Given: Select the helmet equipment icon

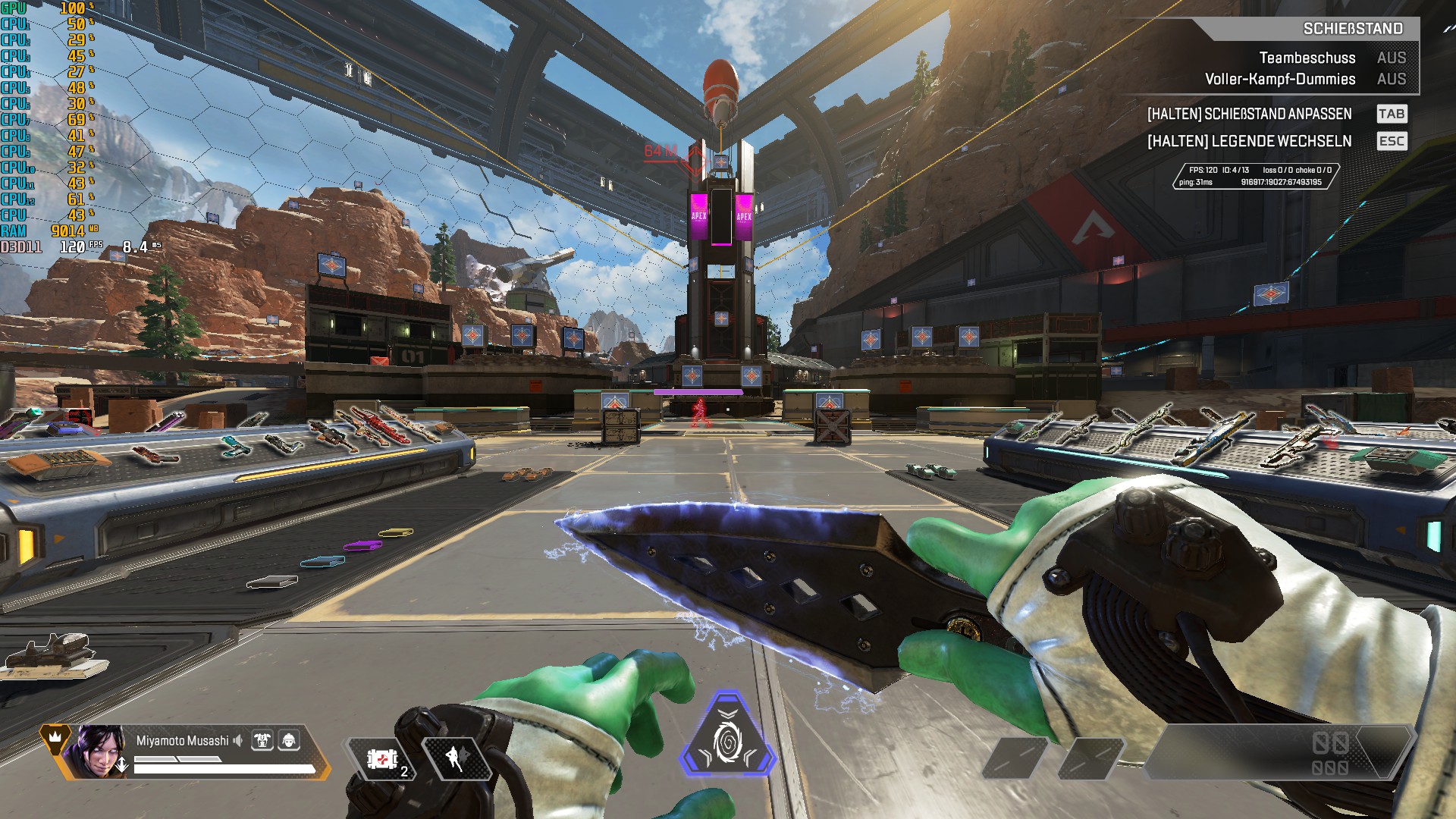Looking at the screenshot, I should (x=289, y=740).
